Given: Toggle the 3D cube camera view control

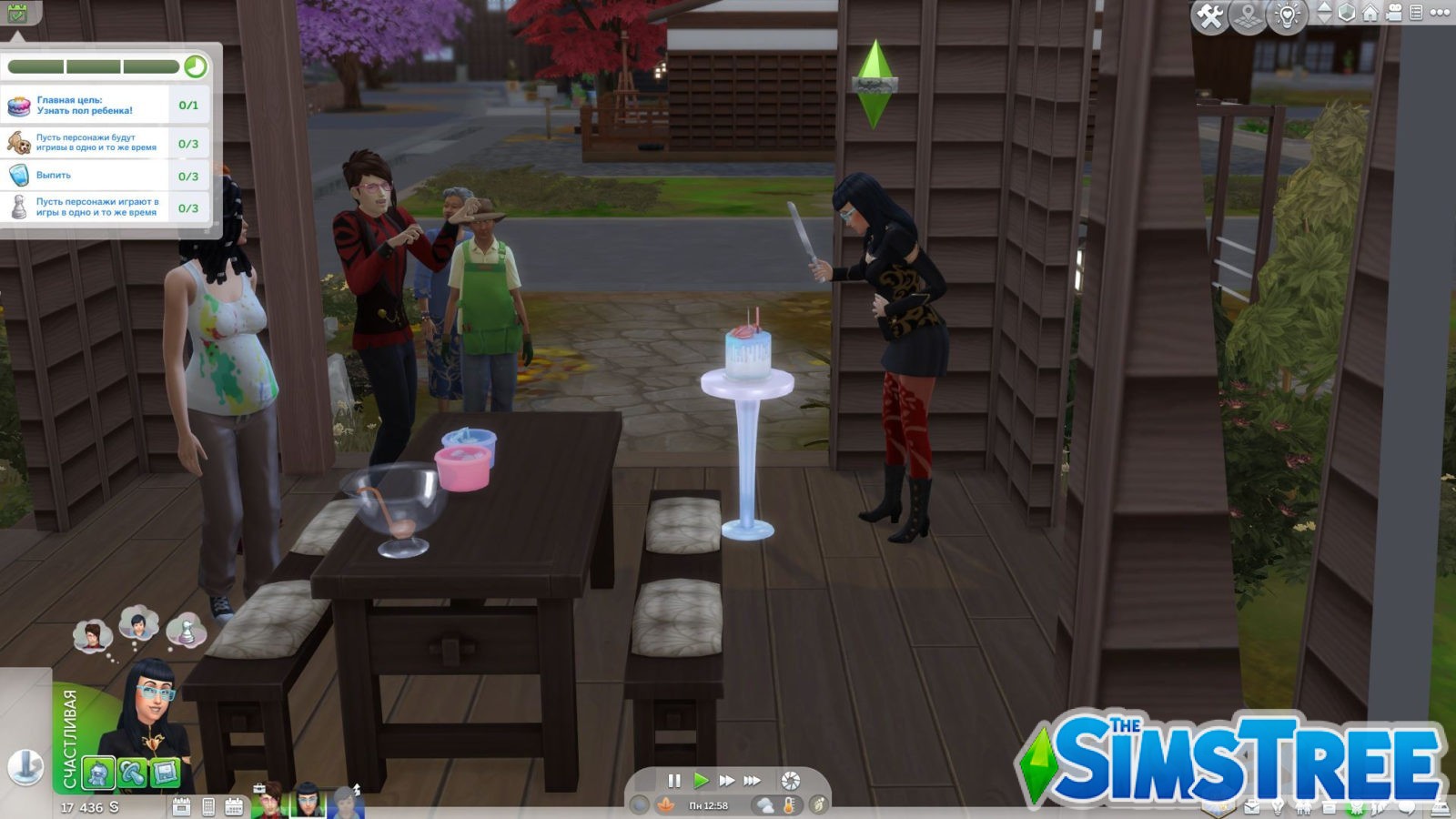Looking at the screenshot, I should pyautogui.click(x=1346, y=13).
